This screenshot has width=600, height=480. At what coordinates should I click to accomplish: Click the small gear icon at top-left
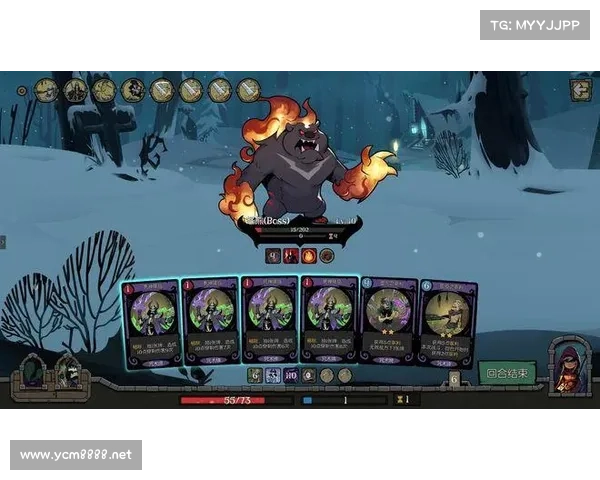coord(22,90)
